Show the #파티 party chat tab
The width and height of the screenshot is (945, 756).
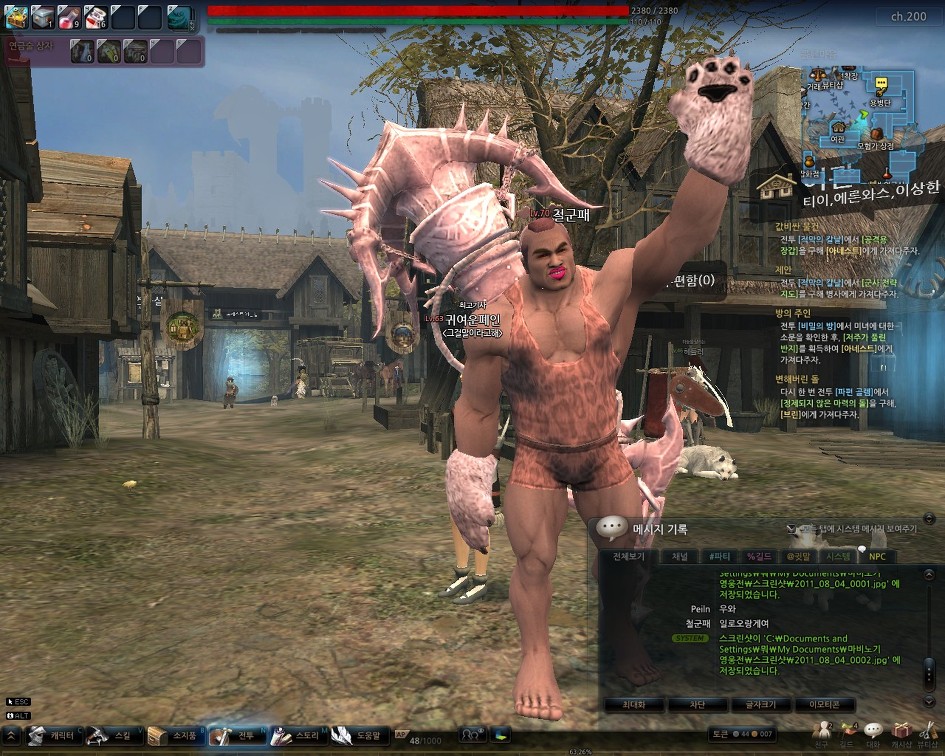718,556
